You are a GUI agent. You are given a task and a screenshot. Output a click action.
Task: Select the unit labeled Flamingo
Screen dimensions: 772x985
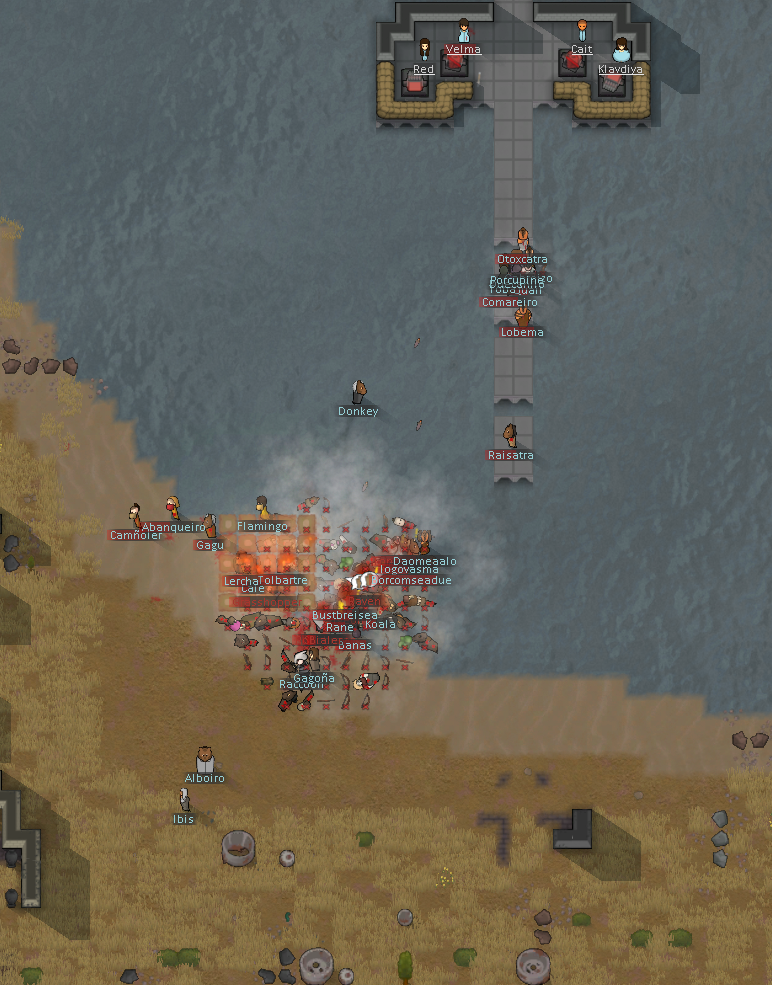click(262, 508)
